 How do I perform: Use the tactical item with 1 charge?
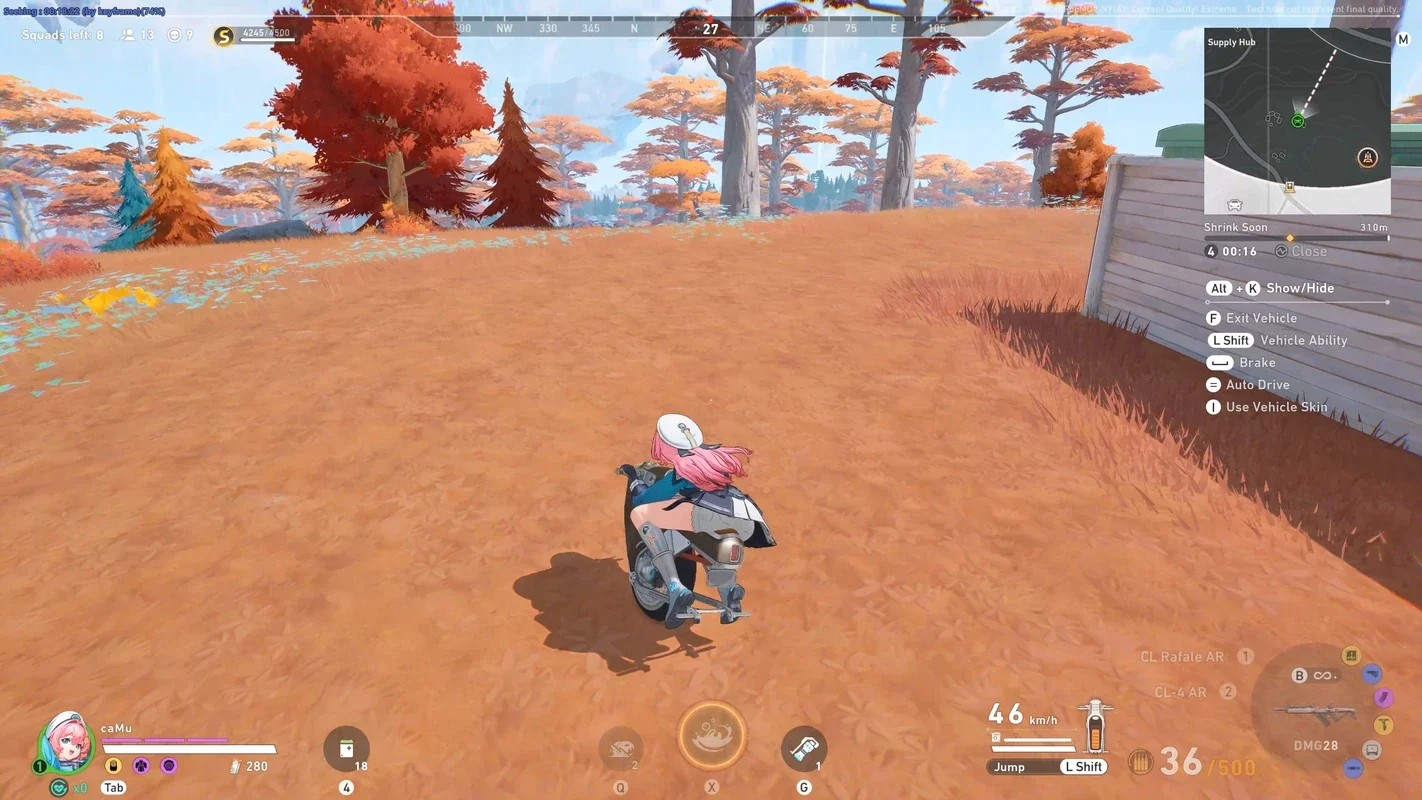804,749
